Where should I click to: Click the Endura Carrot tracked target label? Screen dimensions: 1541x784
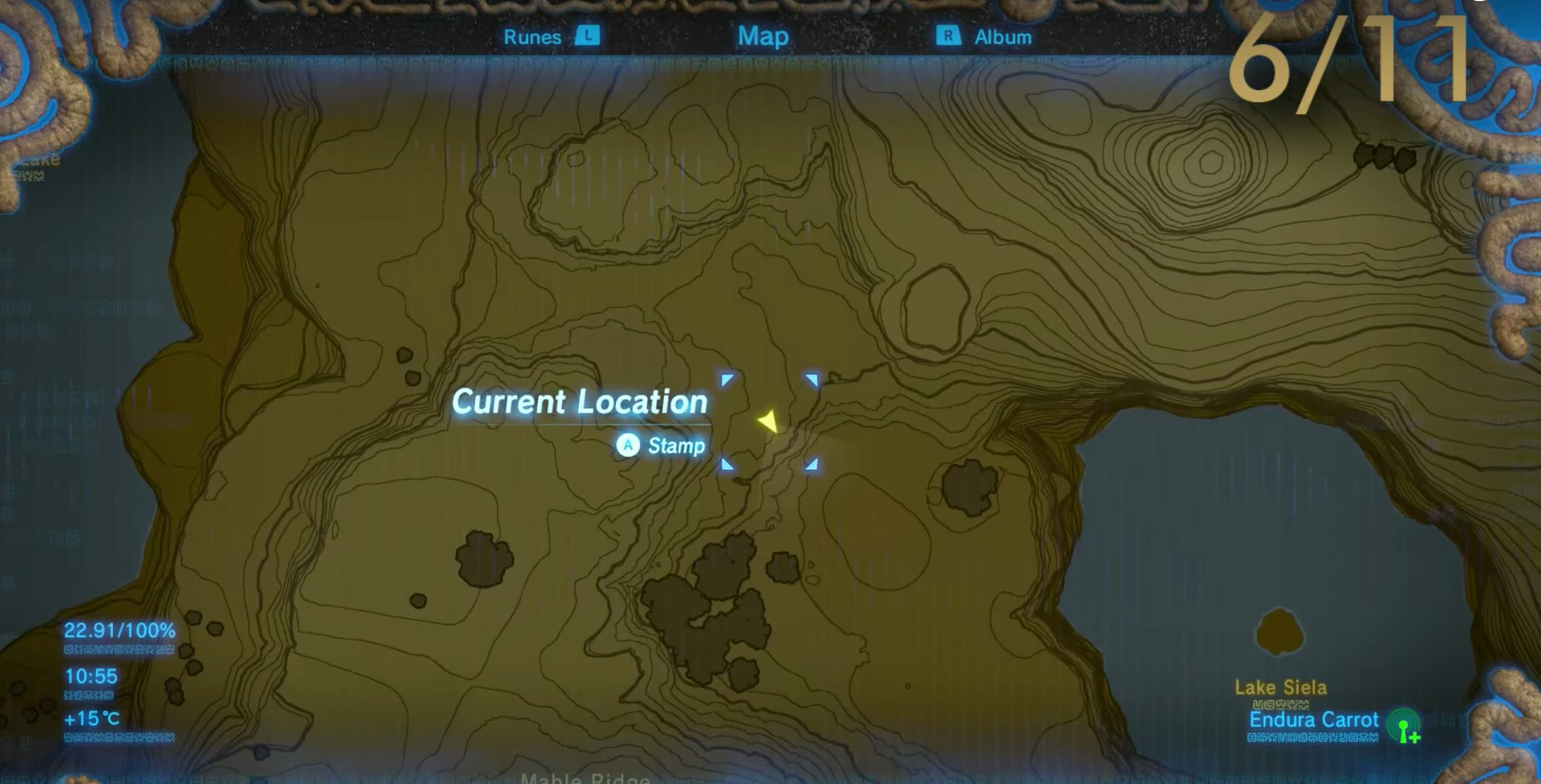tap(1313, 719)
